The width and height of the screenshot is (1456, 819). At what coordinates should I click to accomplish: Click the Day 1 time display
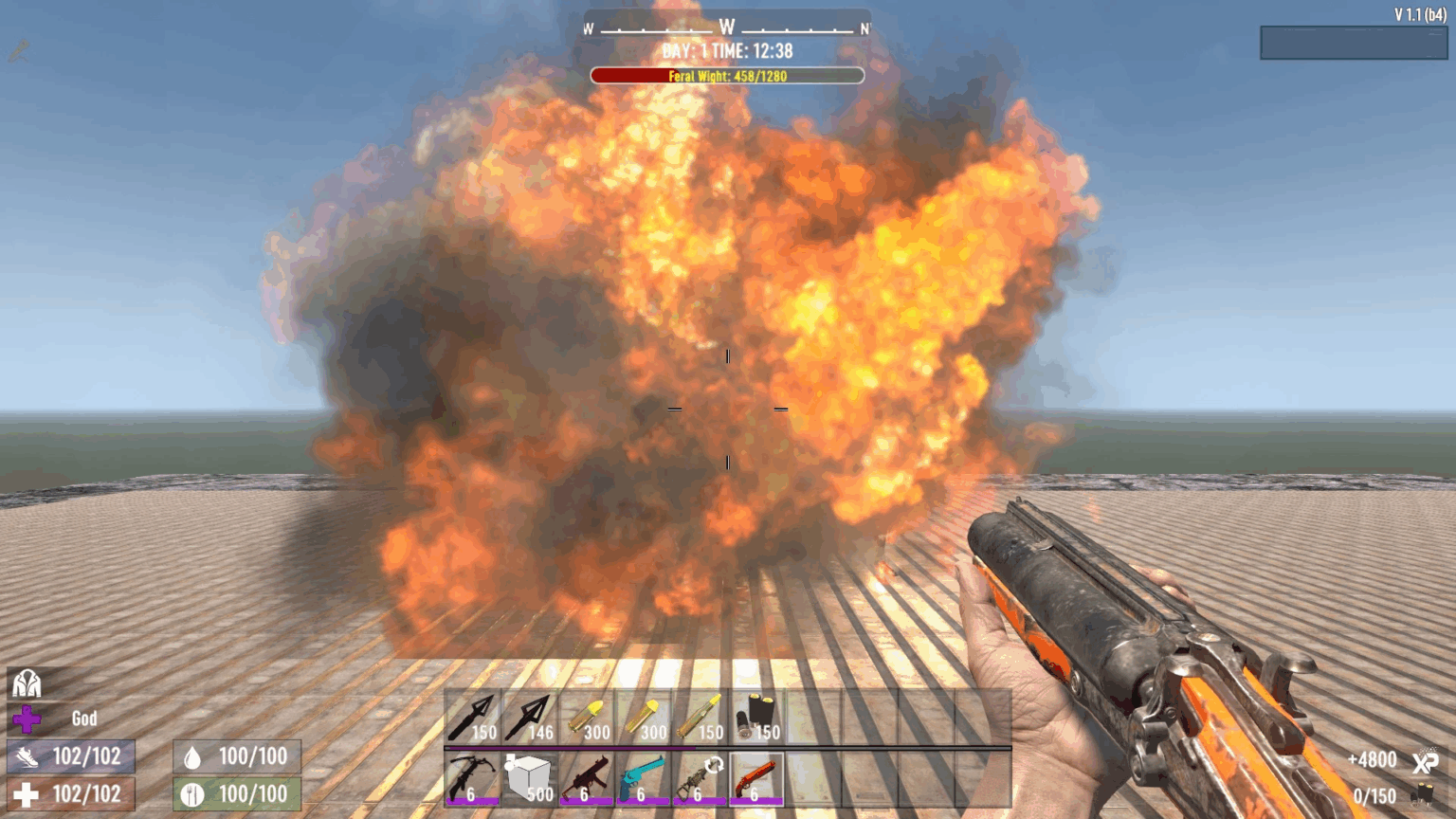click(727, 53)
